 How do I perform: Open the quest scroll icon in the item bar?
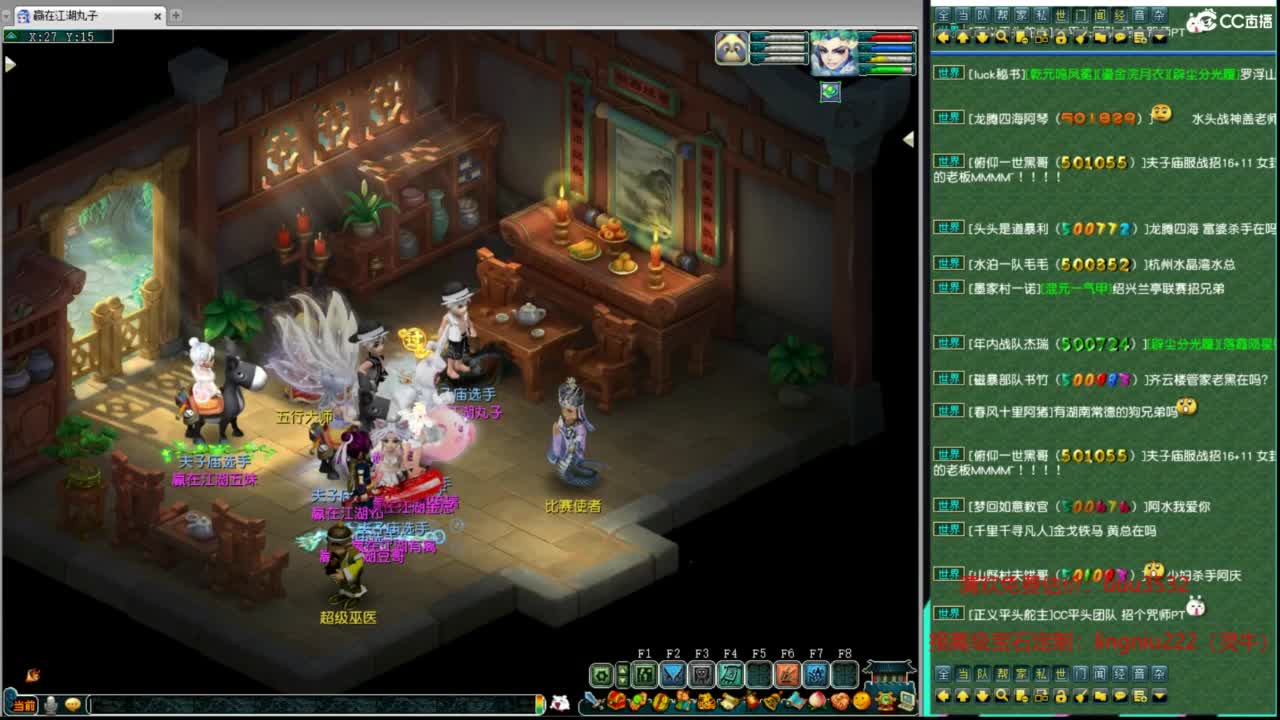(729, 700)
